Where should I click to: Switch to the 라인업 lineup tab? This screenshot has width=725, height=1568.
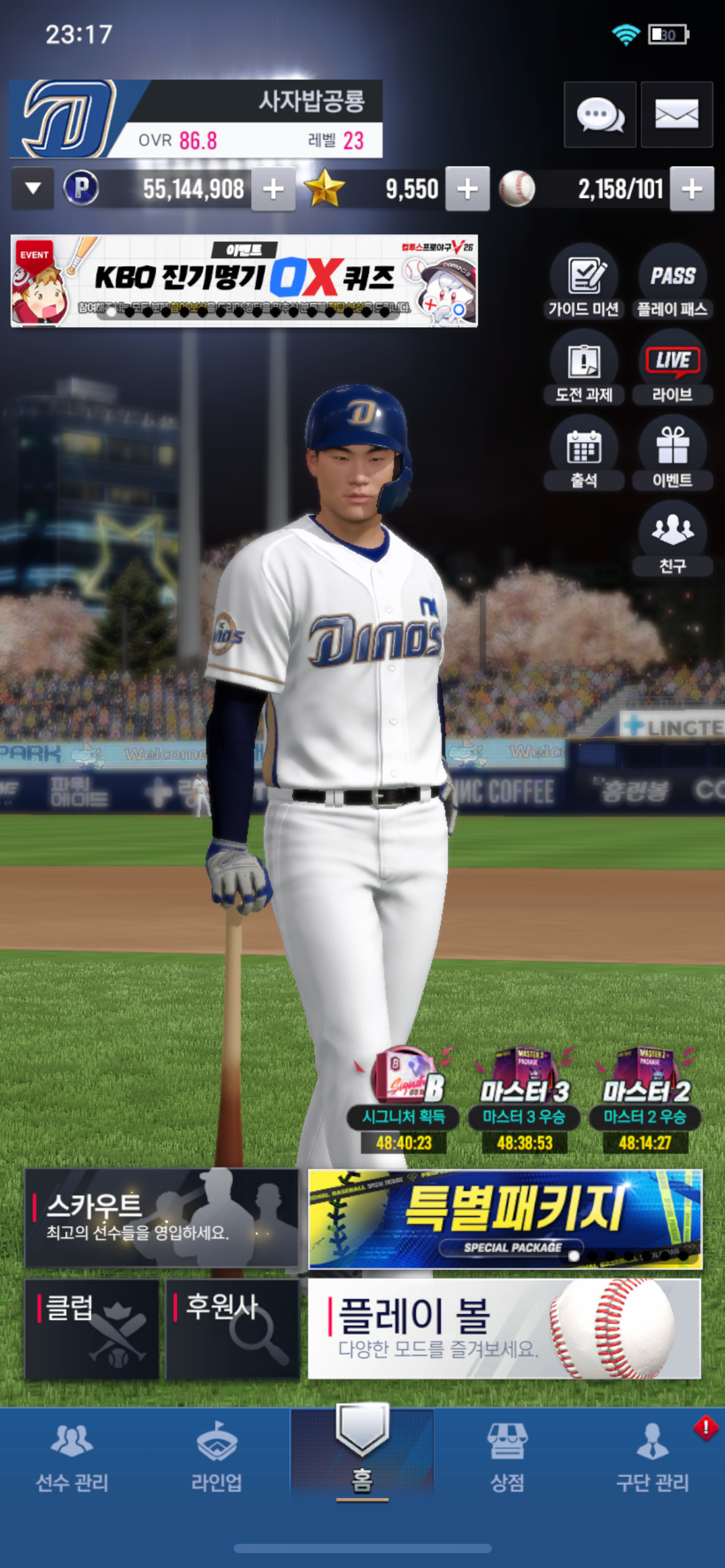[x=216, y=1457]
